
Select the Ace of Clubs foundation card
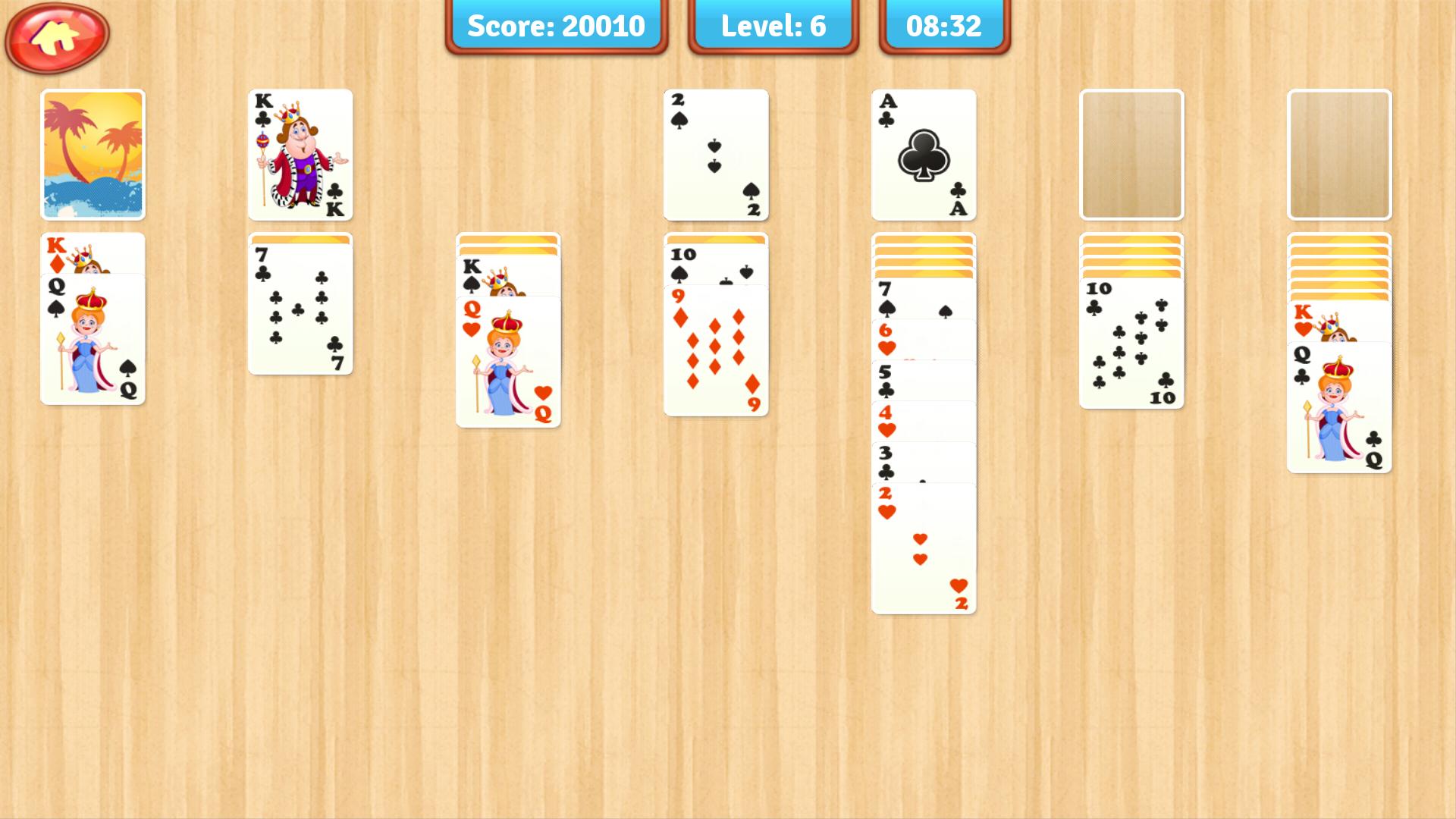coord(922,154)
